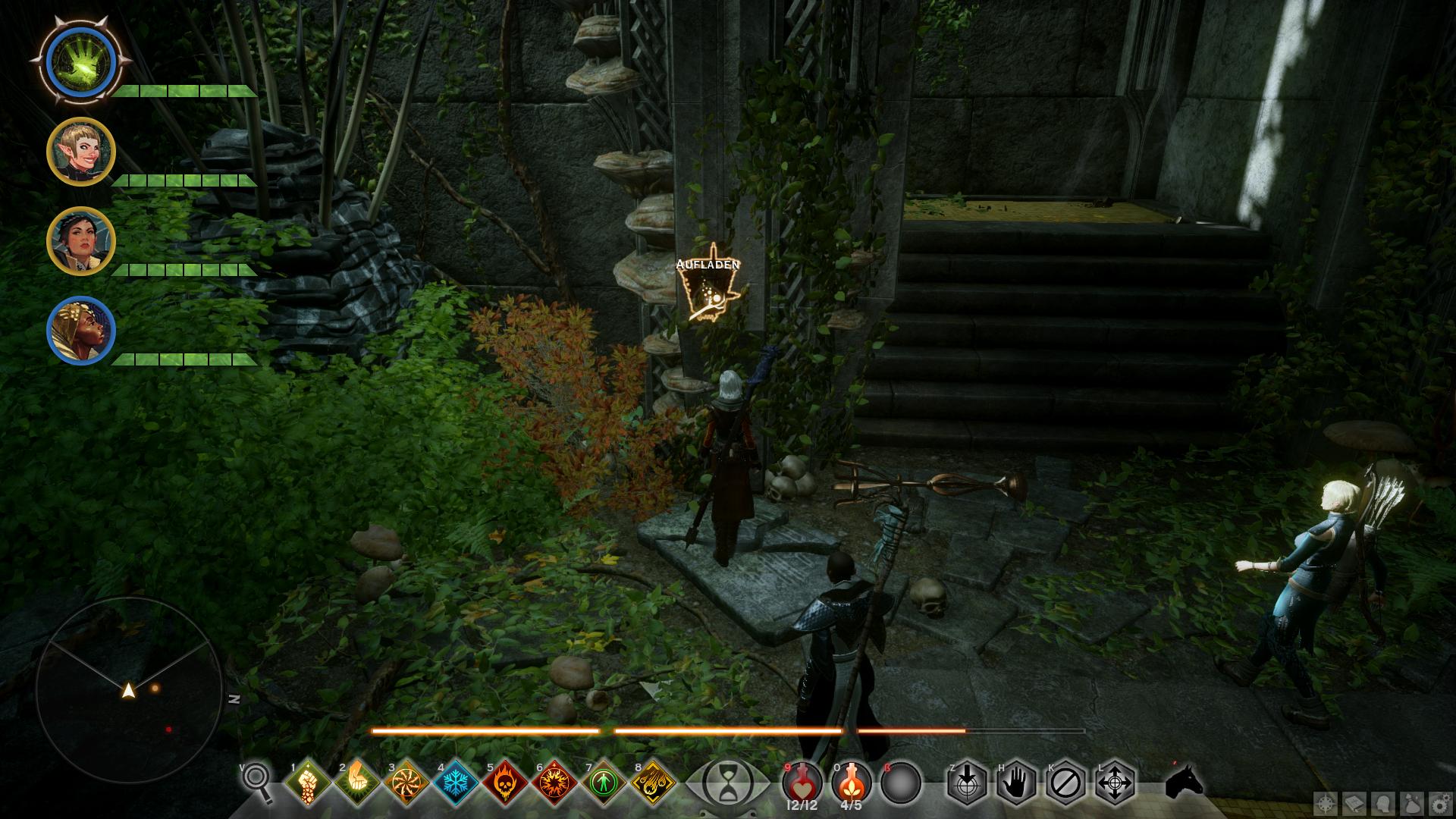Activate the orange clenched hand ability
1456x819 pixels.
[357, 783]
